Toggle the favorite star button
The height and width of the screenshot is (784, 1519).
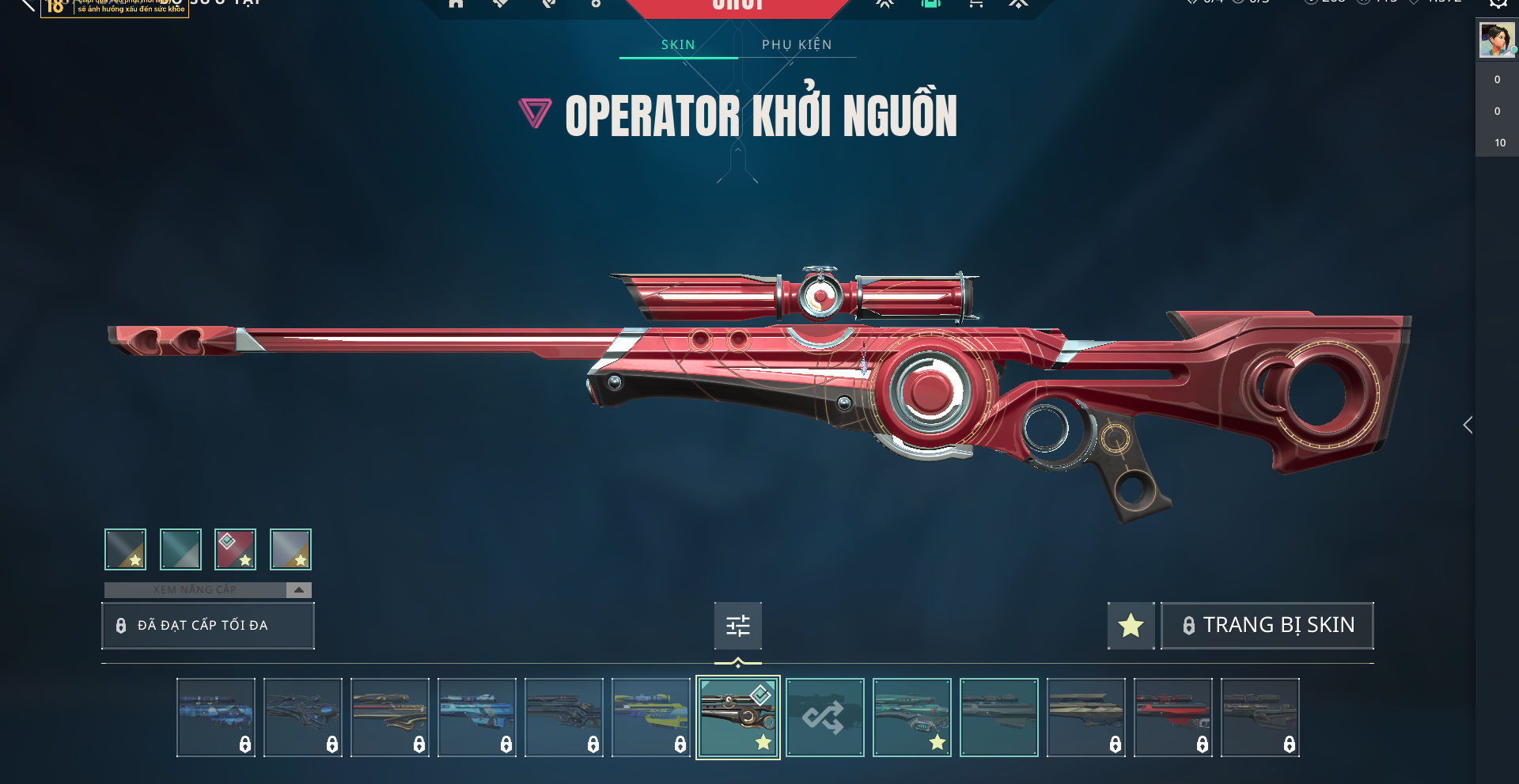click(1131, 625)
